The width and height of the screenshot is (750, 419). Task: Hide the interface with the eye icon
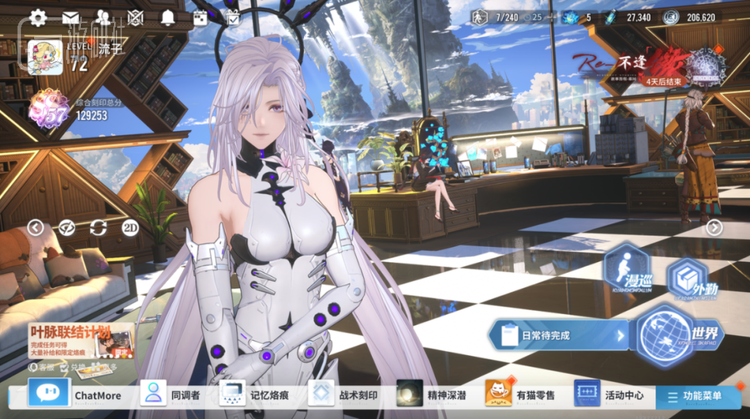(x=66, y=227)
